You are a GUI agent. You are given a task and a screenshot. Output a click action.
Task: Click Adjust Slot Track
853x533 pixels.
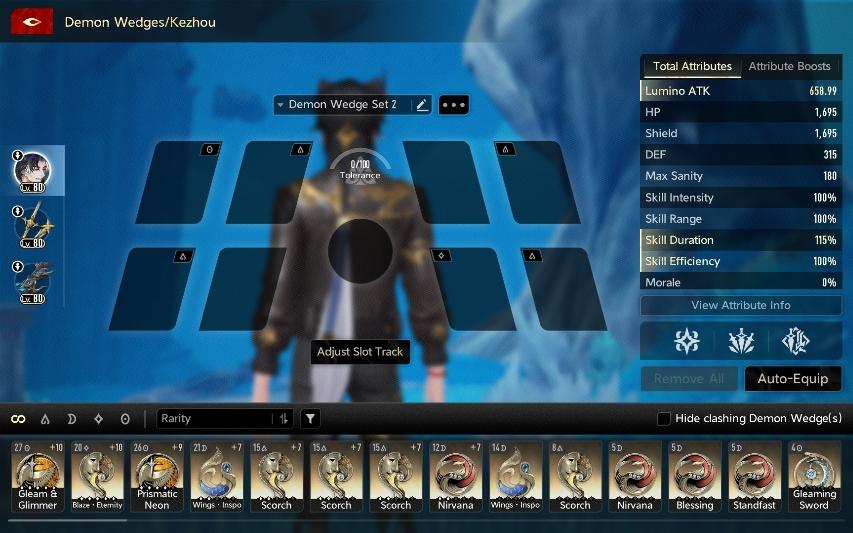[360, 352]
